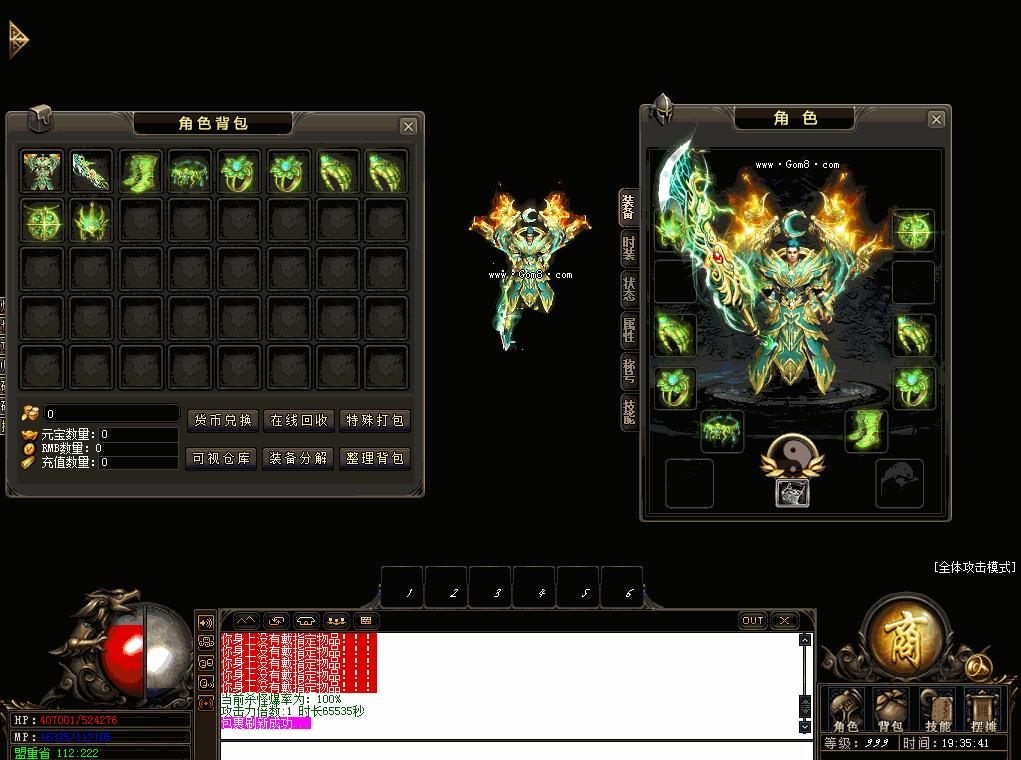Switch to the 时装 fashion tab
Image resolution: width=1021 pixels, height=760 pixels.
point(629,248)
